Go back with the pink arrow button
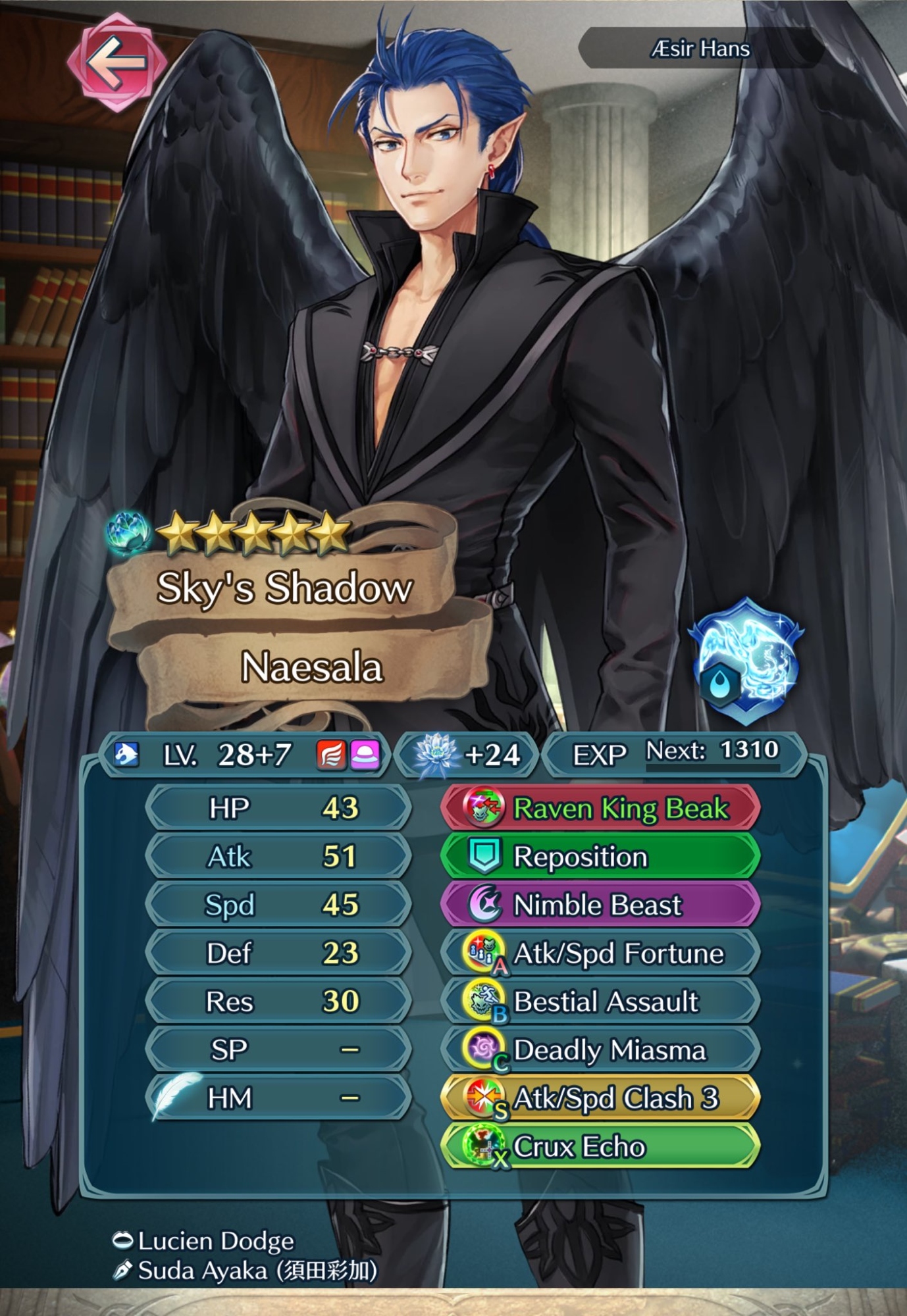Screen dimensions: 907x1316 click(x=116, y=62)
